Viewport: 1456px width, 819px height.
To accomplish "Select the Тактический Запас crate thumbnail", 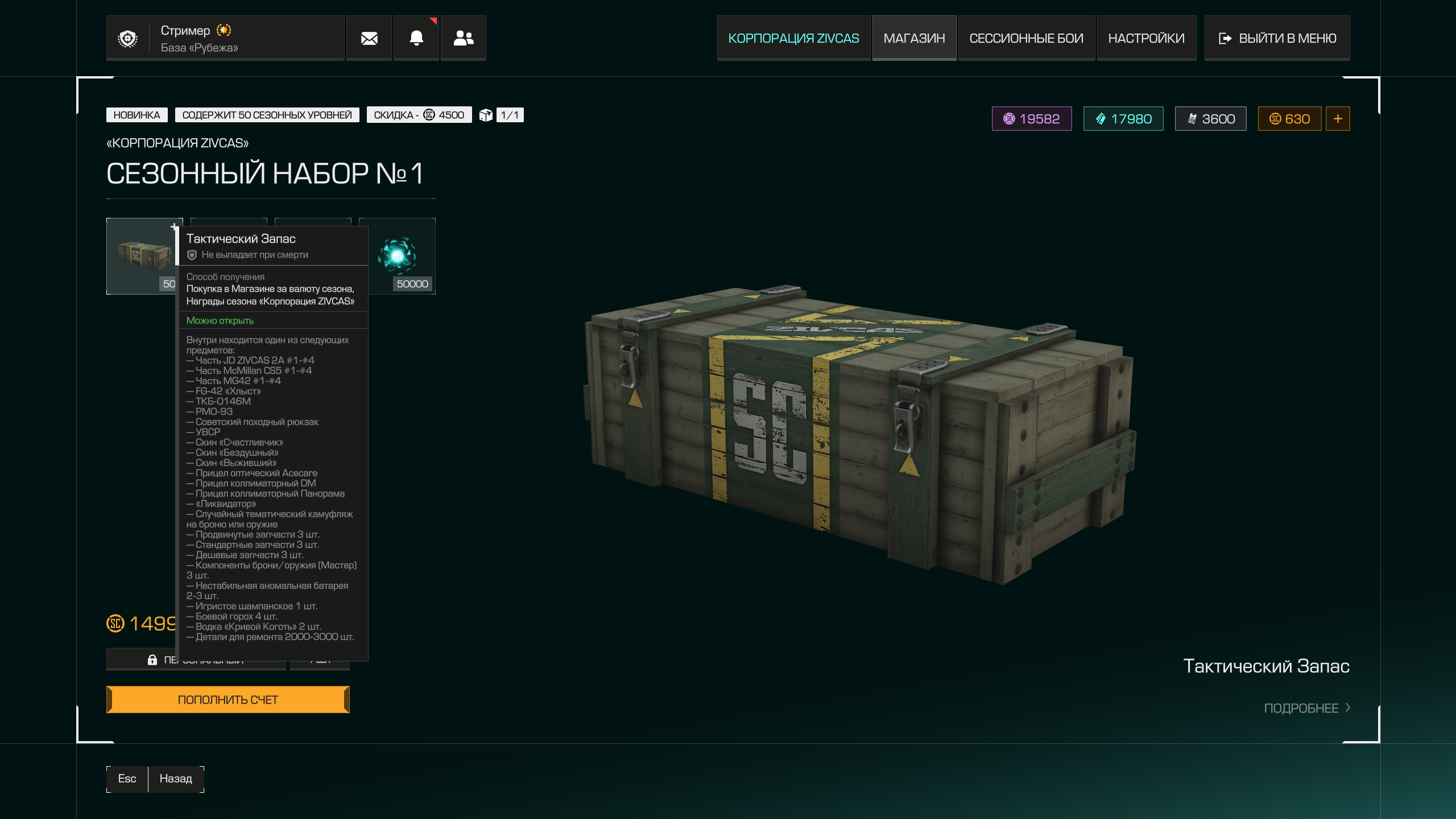I will [142, 256].
